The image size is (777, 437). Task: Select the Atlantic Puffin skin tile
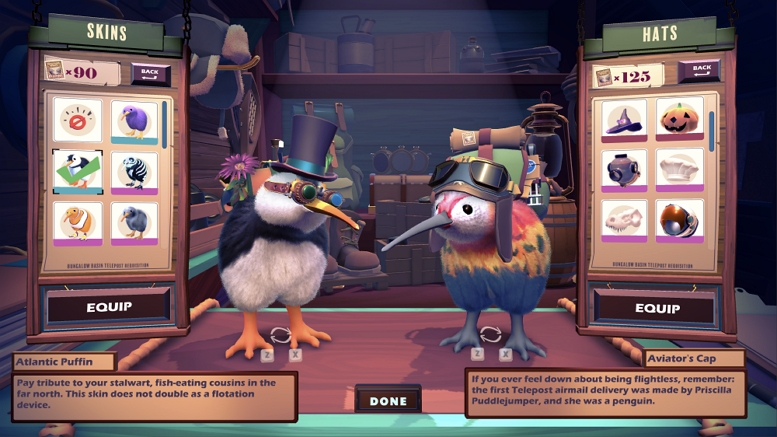77,171
